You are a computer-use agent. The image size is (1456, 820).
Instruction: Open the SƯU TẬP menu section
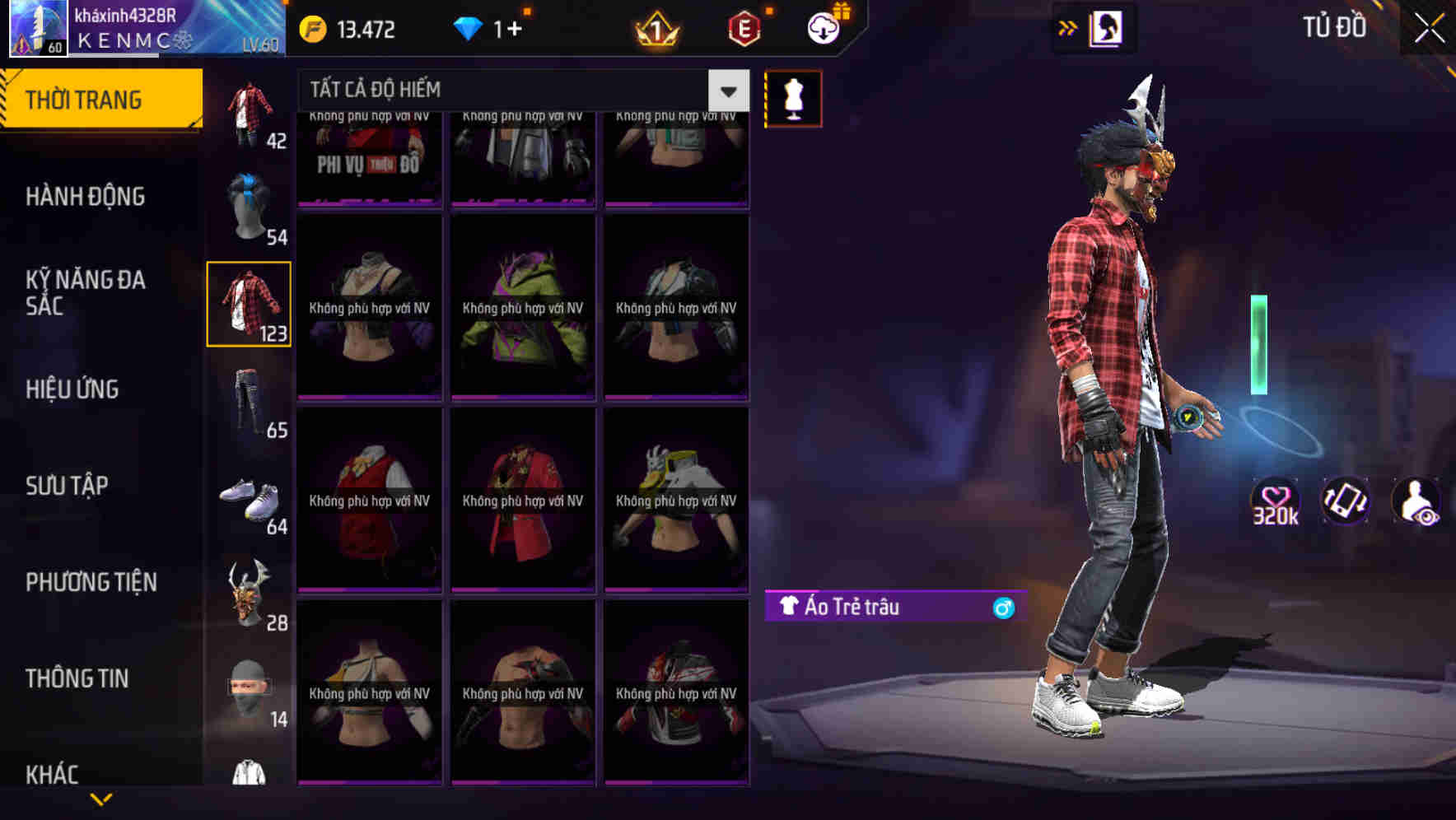click(x=68, y=486)
